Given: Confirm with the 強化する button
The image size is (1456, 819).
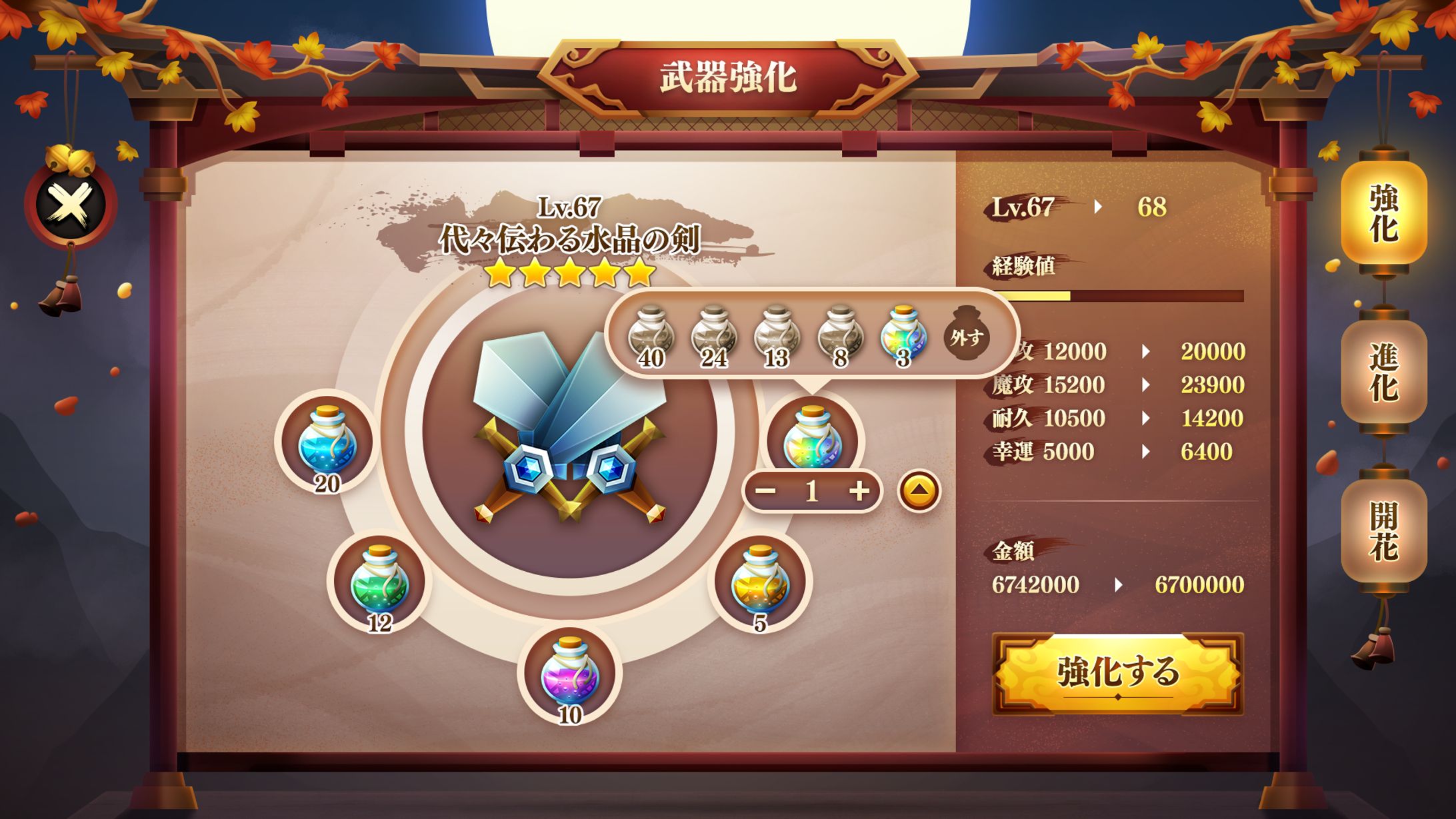Looking at the screenshot, I should tap(1117, 673).
